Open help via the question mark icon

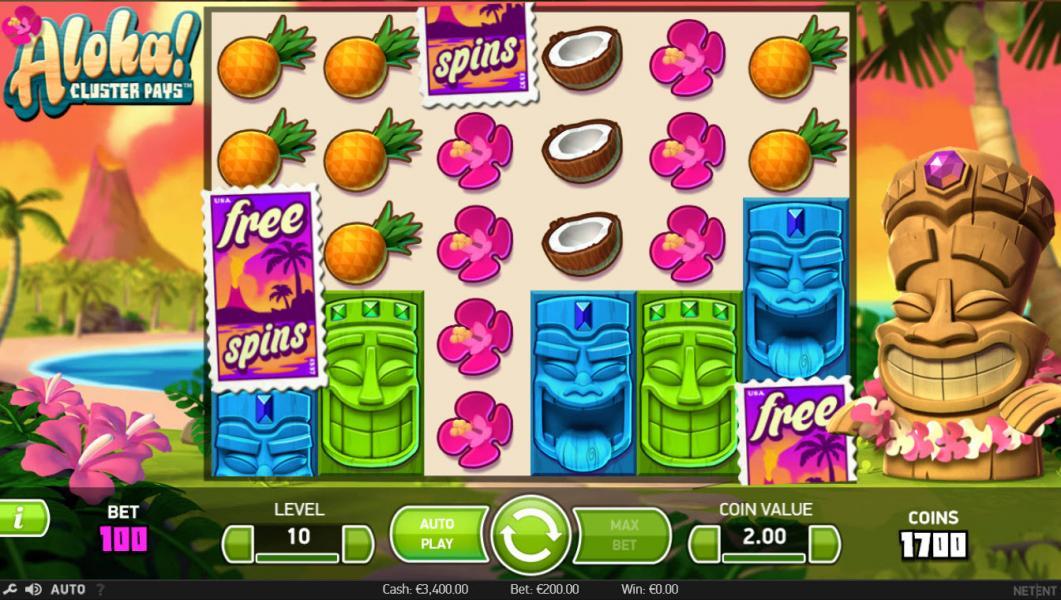click(99, 590)
